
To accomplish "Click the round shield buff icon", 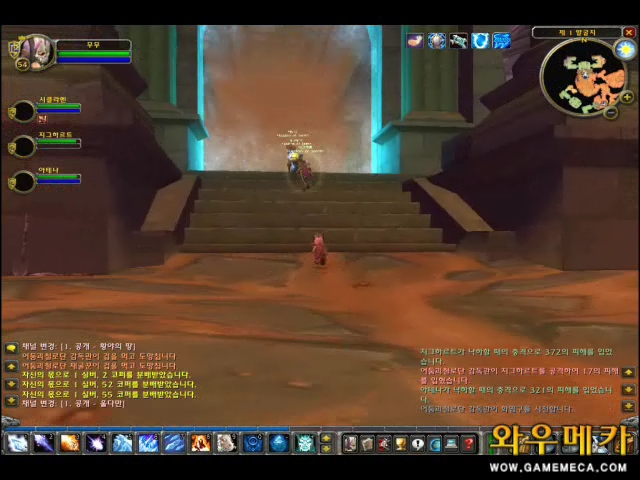I will pos(437,41).
